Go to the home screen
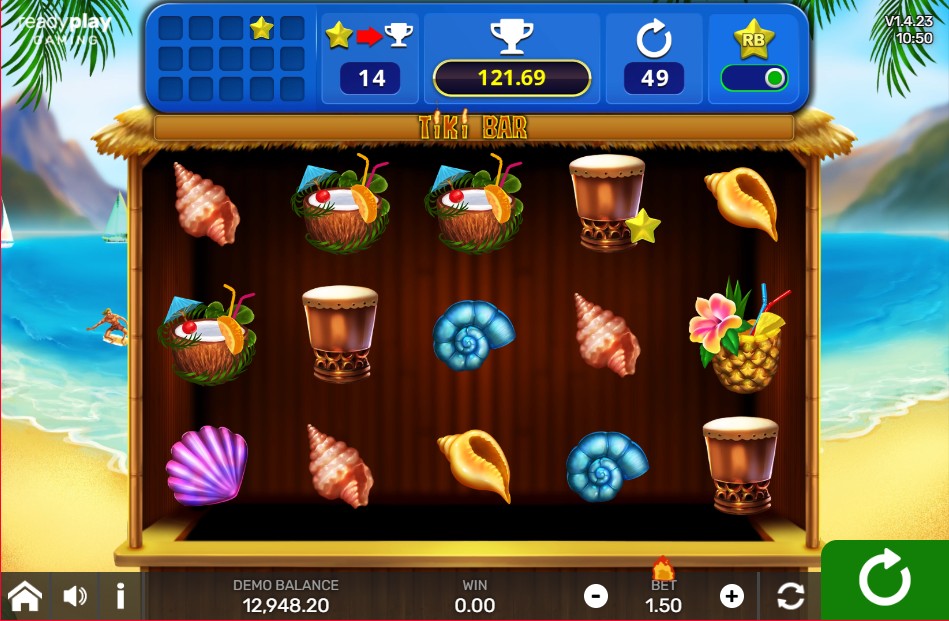The height and width of the screenshot is (621, 949). [25, 597]
